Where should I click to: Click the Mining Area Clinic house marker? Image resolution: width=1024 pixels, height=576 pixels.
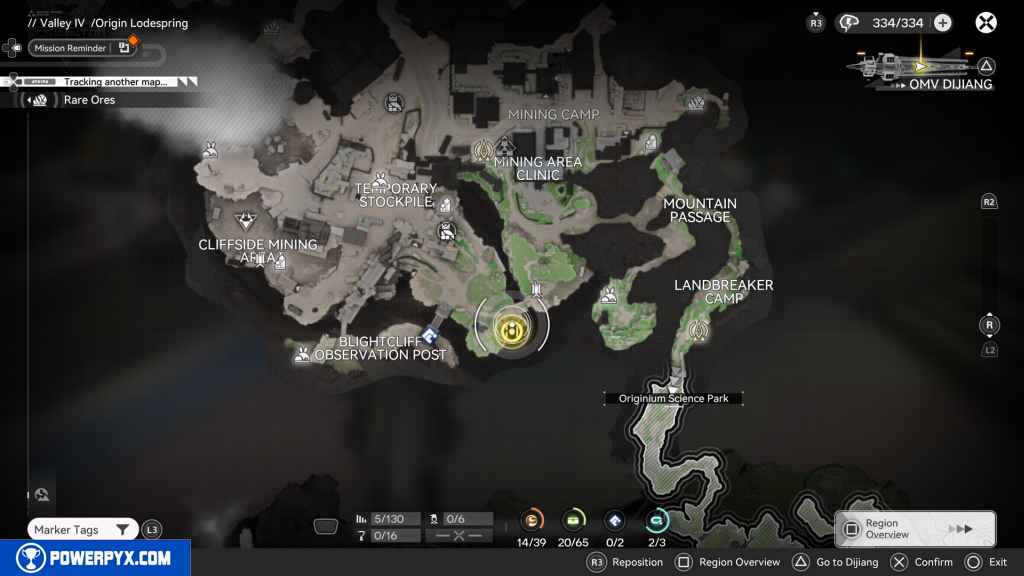[505, 149]
